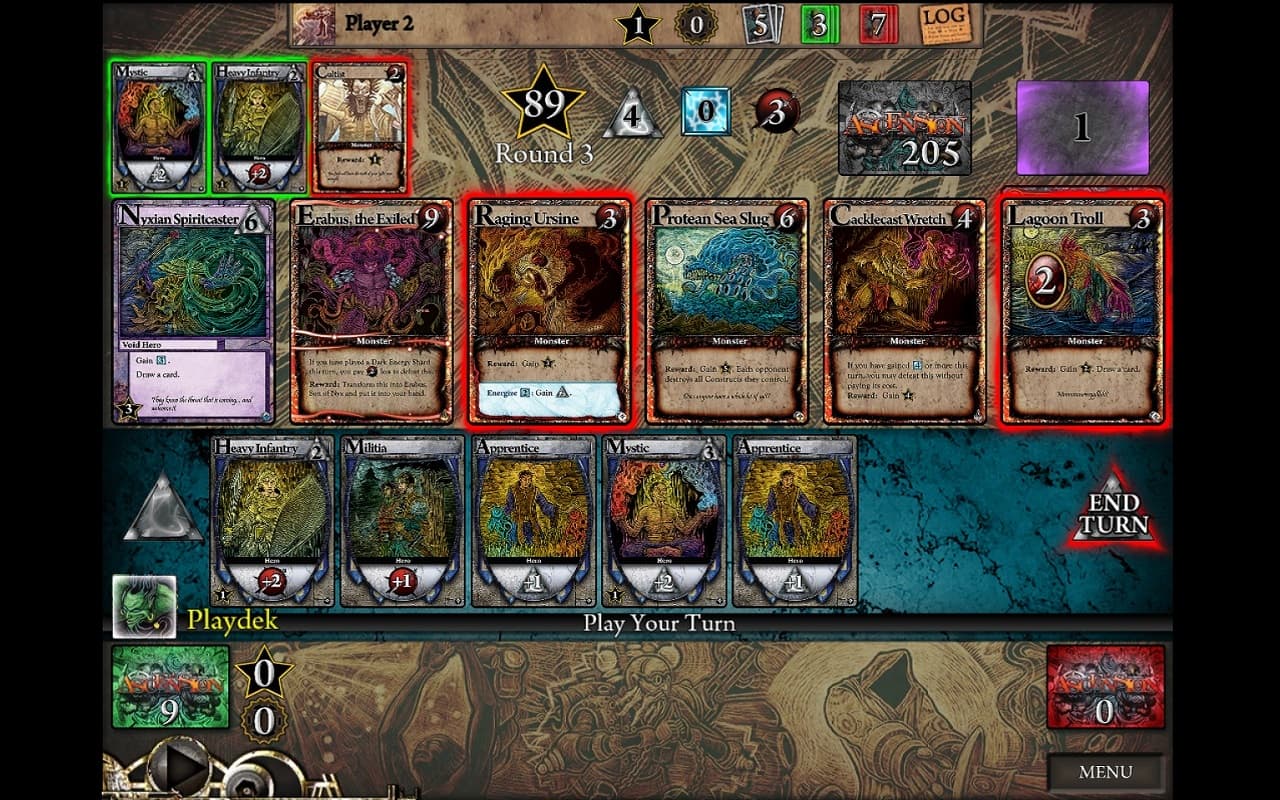
Task: Select the Protean Sea Slug card
Action: (x=727, y=312)
